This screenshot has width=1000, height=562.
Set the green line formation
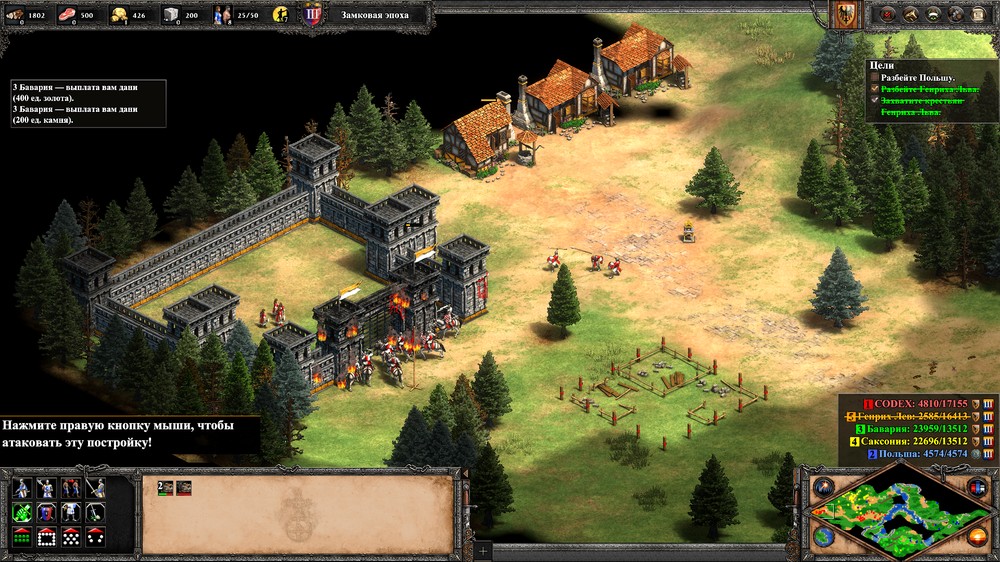pyautogui.click(x=21, y=536)
